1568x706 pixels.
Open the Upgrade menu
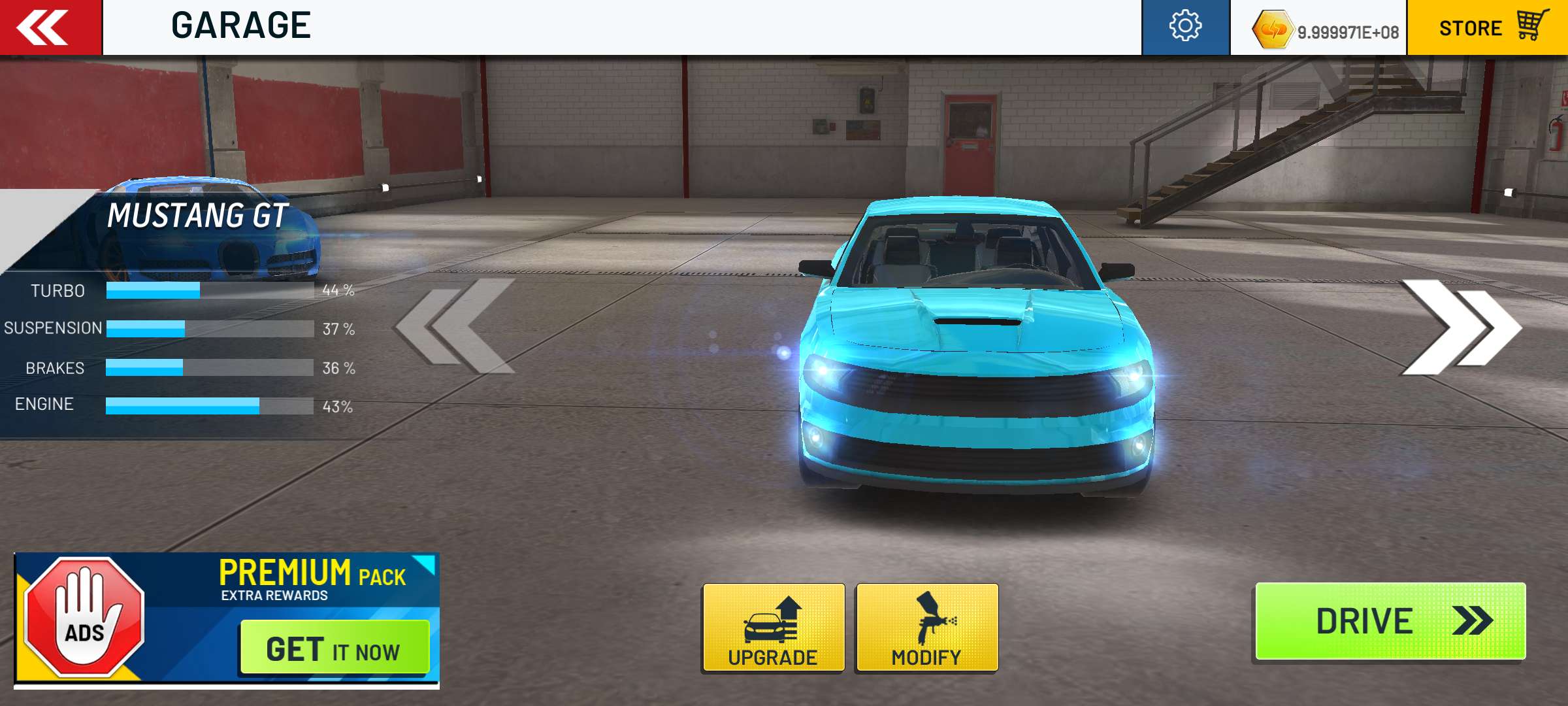click(x=774, y=628)
